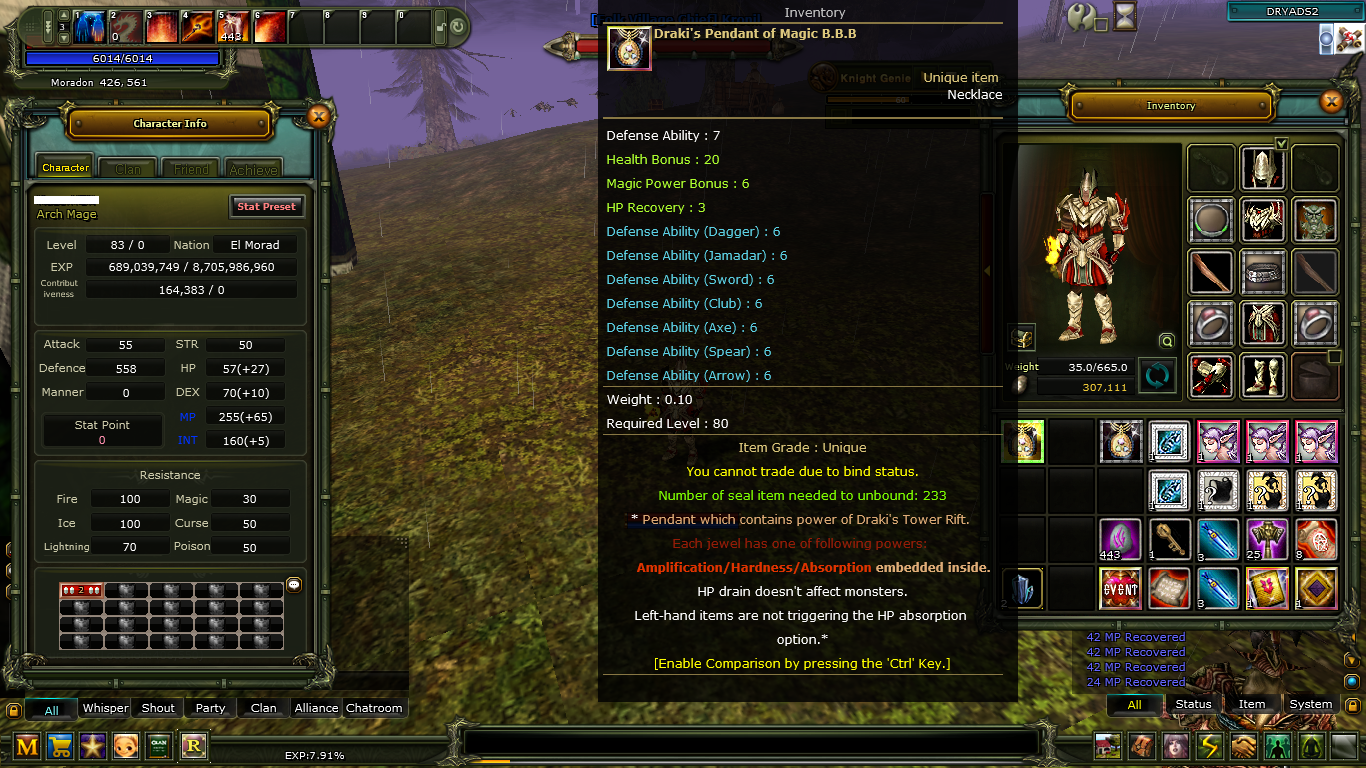Open the CLAN notice board icon
The image size is (1366, 768).
[x=159, y=746]
